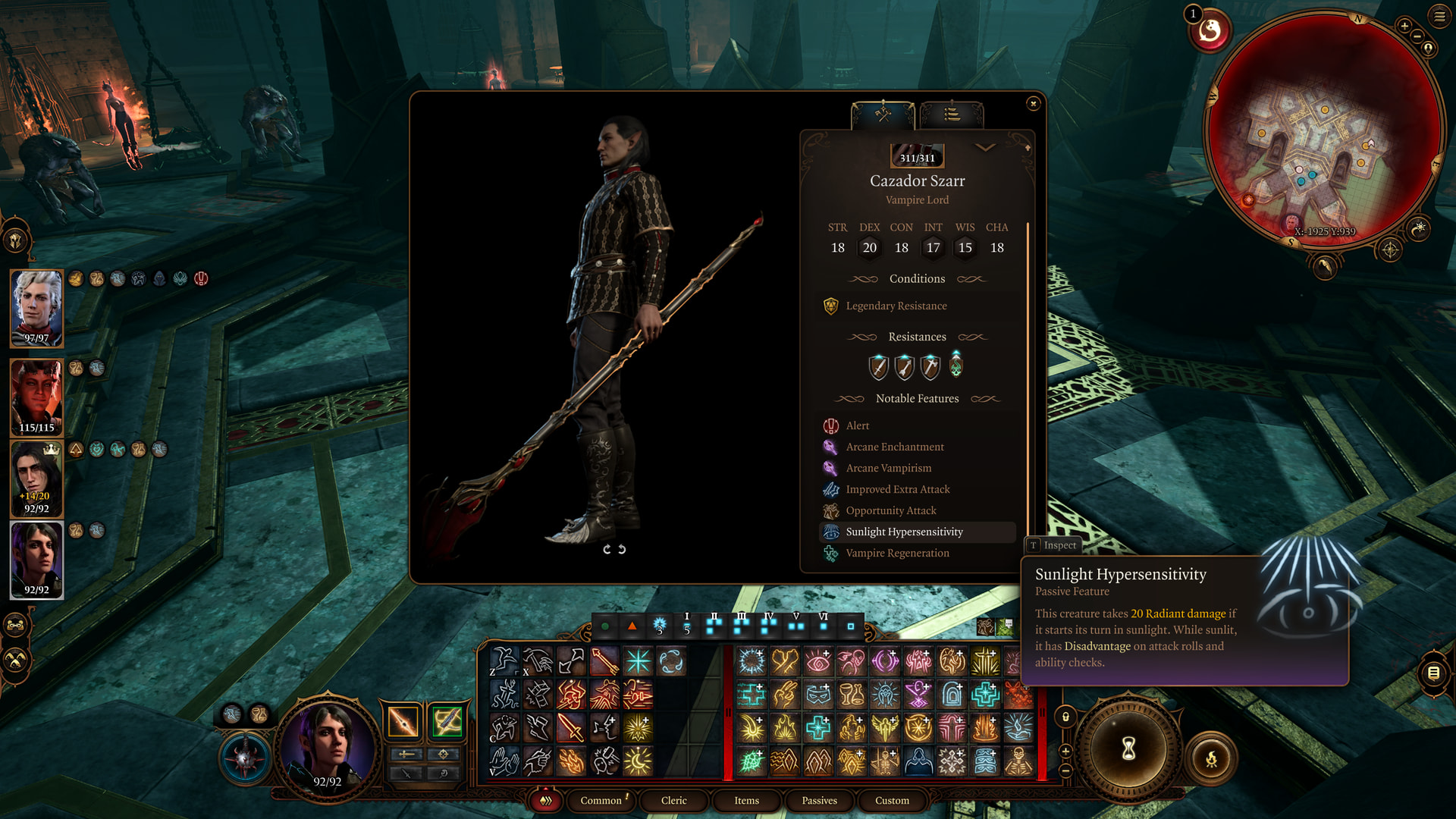
Task: Switch to the second examine panel tab
Action: (x=952, y=115)
